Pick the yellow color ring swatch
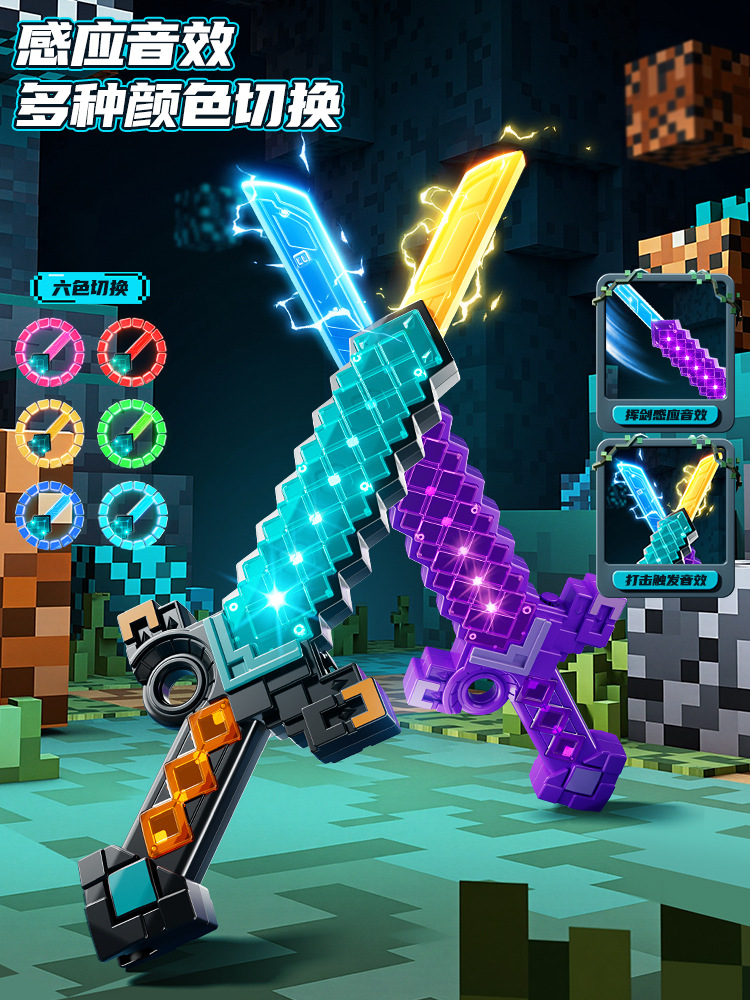This screenshot has width=750, height=1000. pos(49,432)
